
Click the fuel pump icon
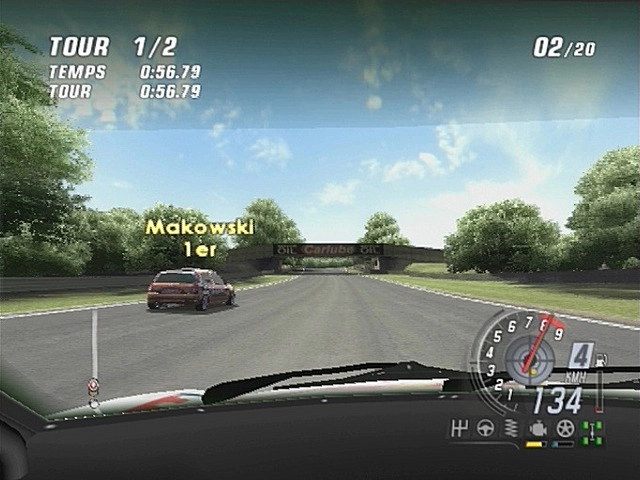(600, 358)
